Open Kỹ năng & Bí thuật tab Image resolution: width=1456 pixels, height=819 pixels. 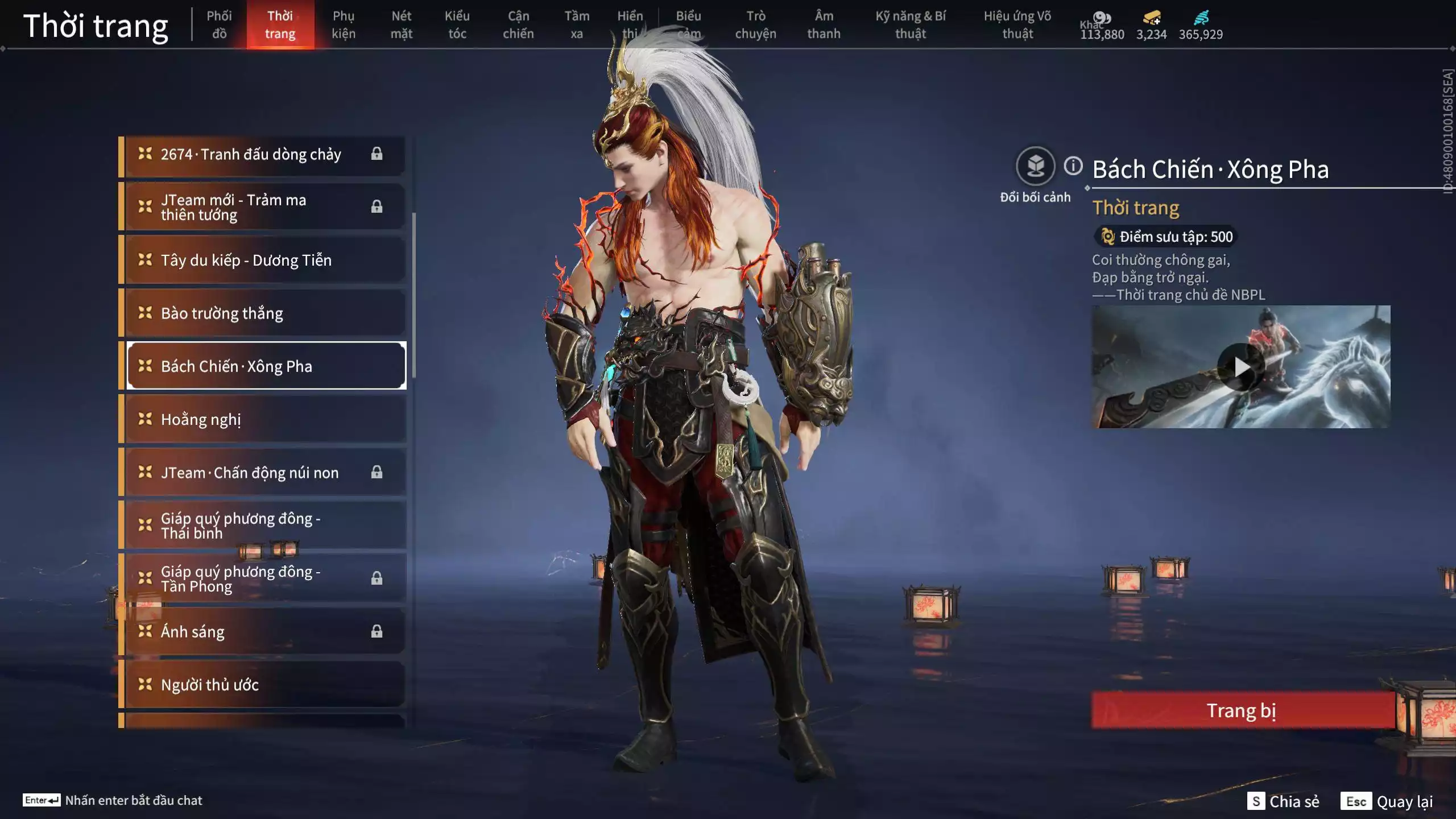coord(910,25)
